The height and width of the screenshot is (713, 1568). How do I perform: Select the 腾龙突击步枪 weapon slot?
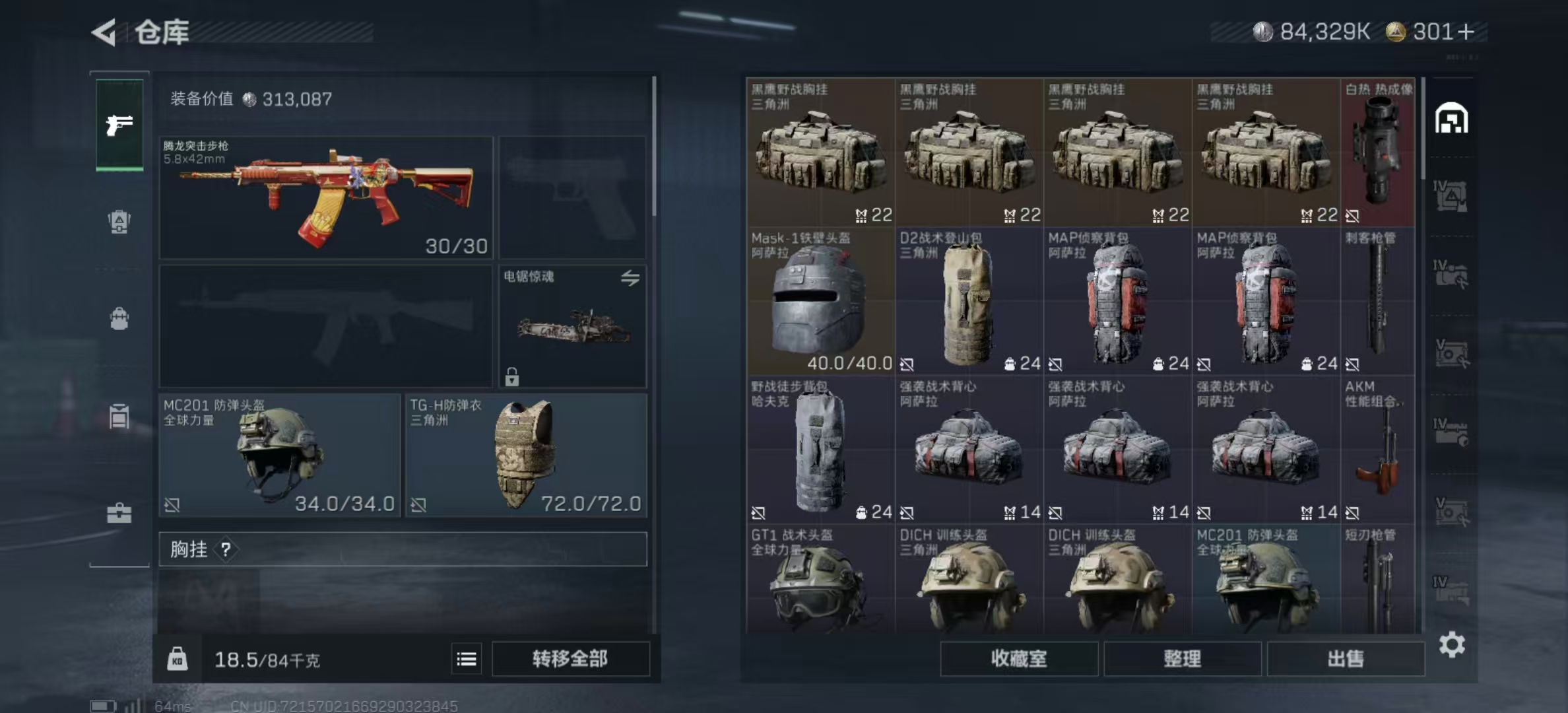click(326, 197)
